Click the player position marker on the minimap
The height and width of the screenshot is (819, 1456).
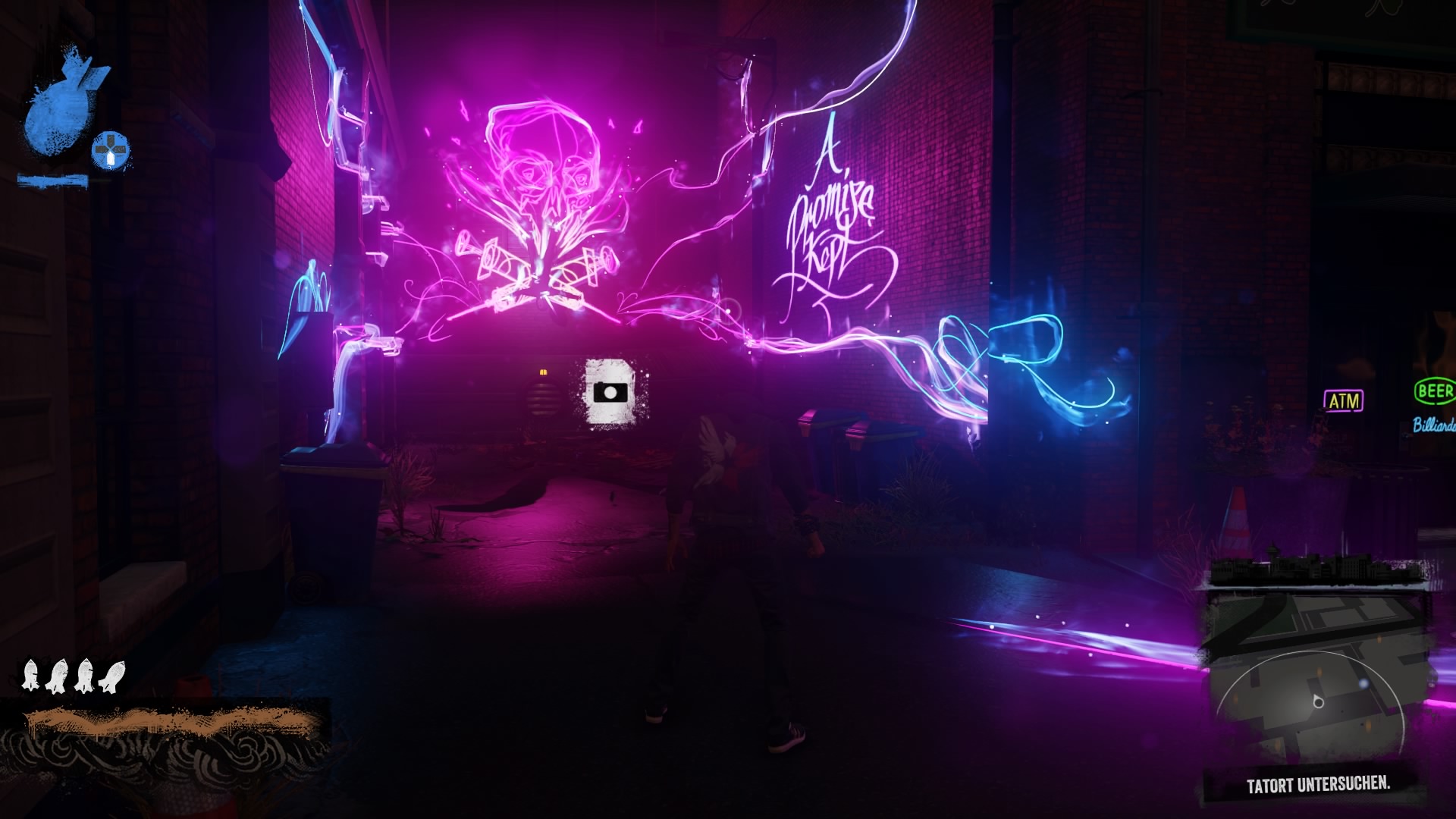click(x=1317, y=701)
